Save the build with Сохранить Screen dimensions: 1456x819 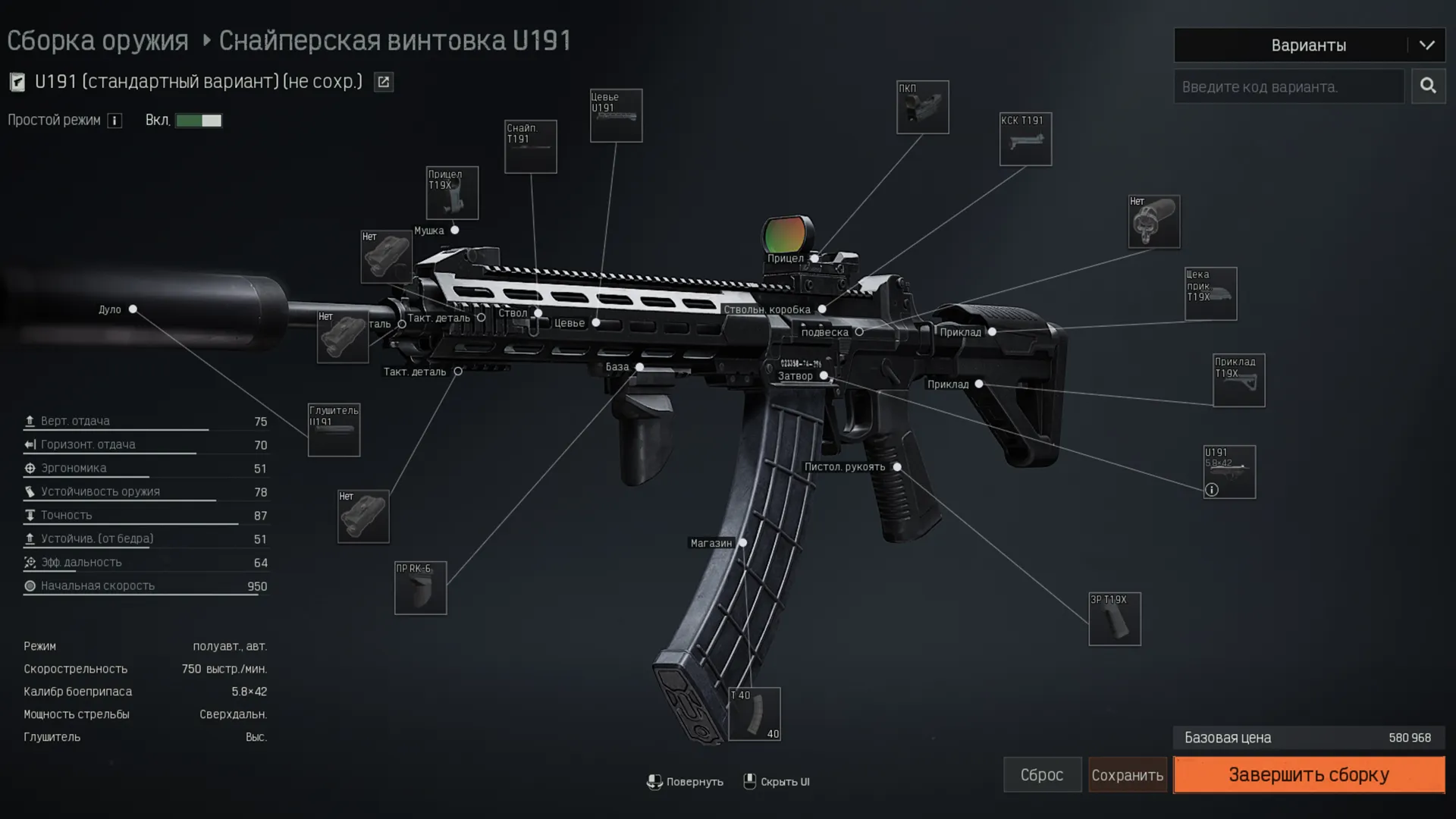1127,775
